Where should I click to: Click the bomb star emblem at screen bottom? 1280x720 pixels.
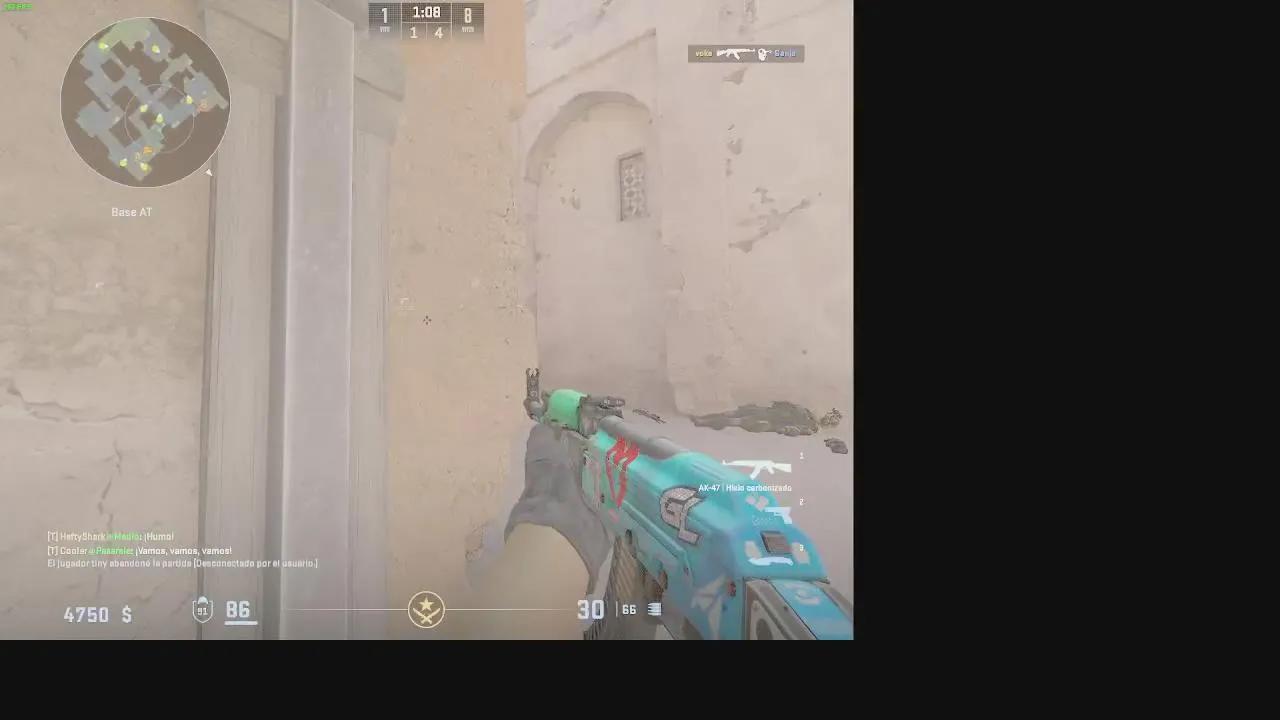click(x=427, y=611)
